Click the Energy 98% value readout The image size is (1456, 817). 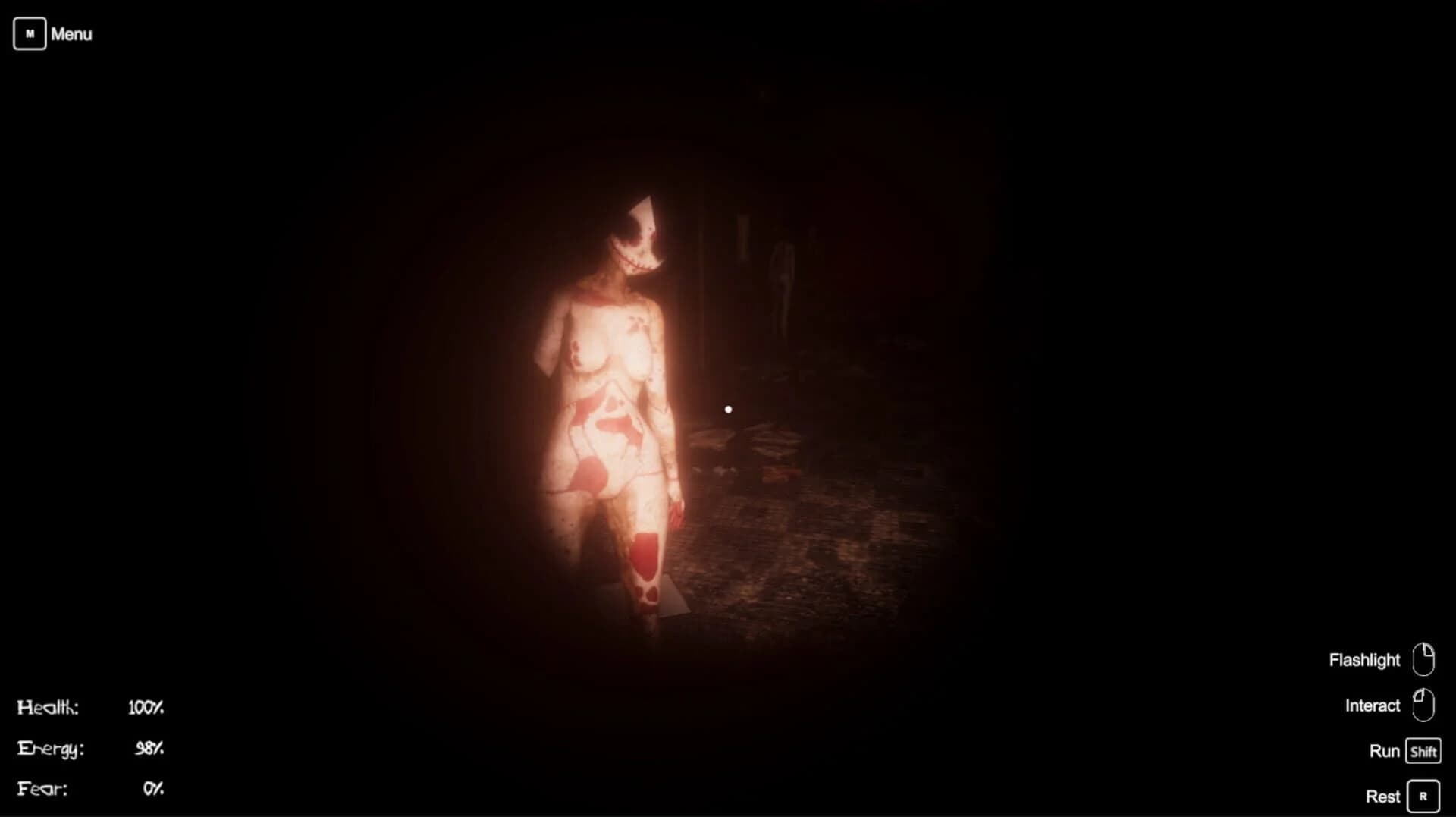tap(149, 748)
